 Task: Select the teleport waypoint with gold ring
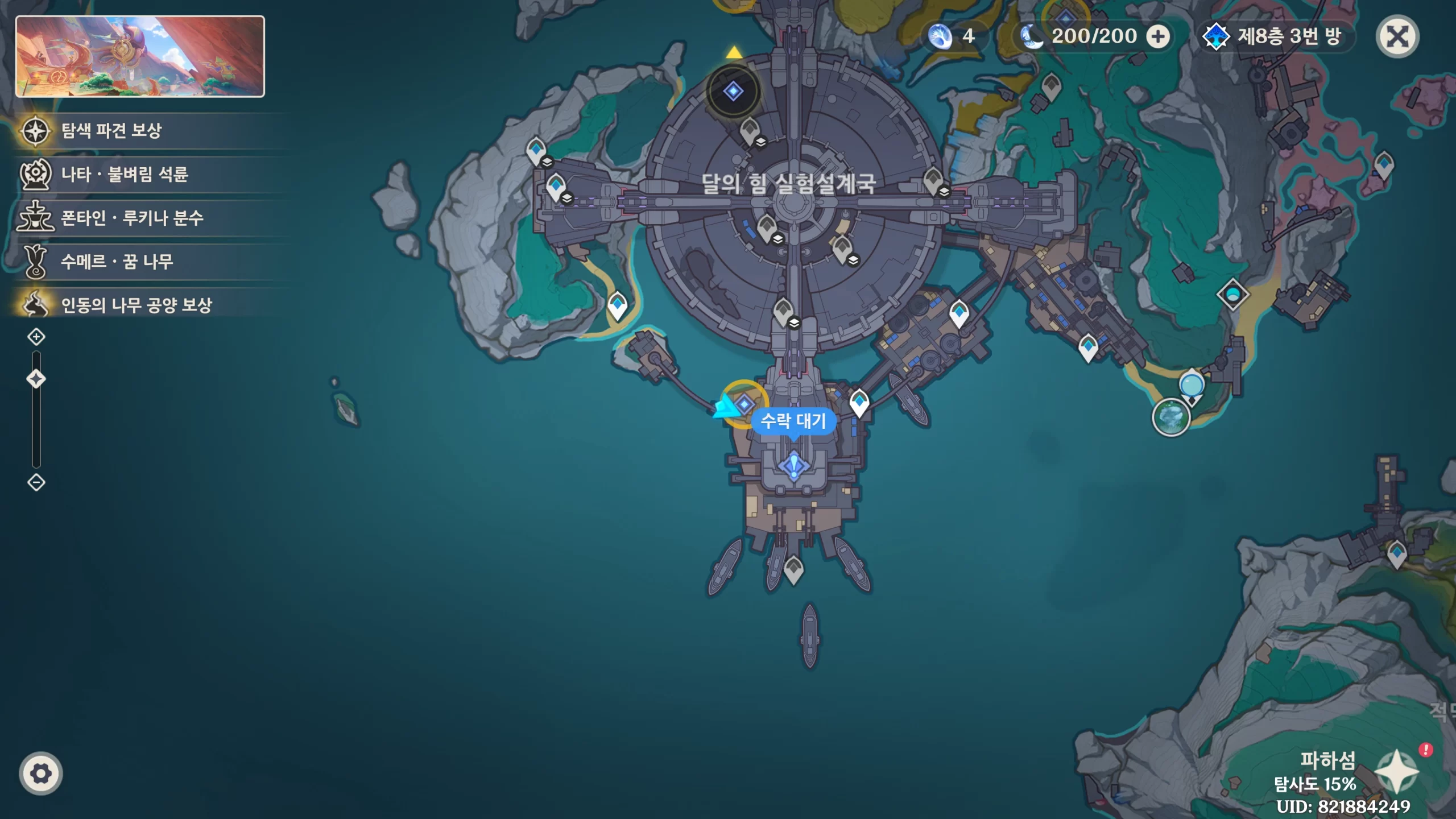click(744, 404)
